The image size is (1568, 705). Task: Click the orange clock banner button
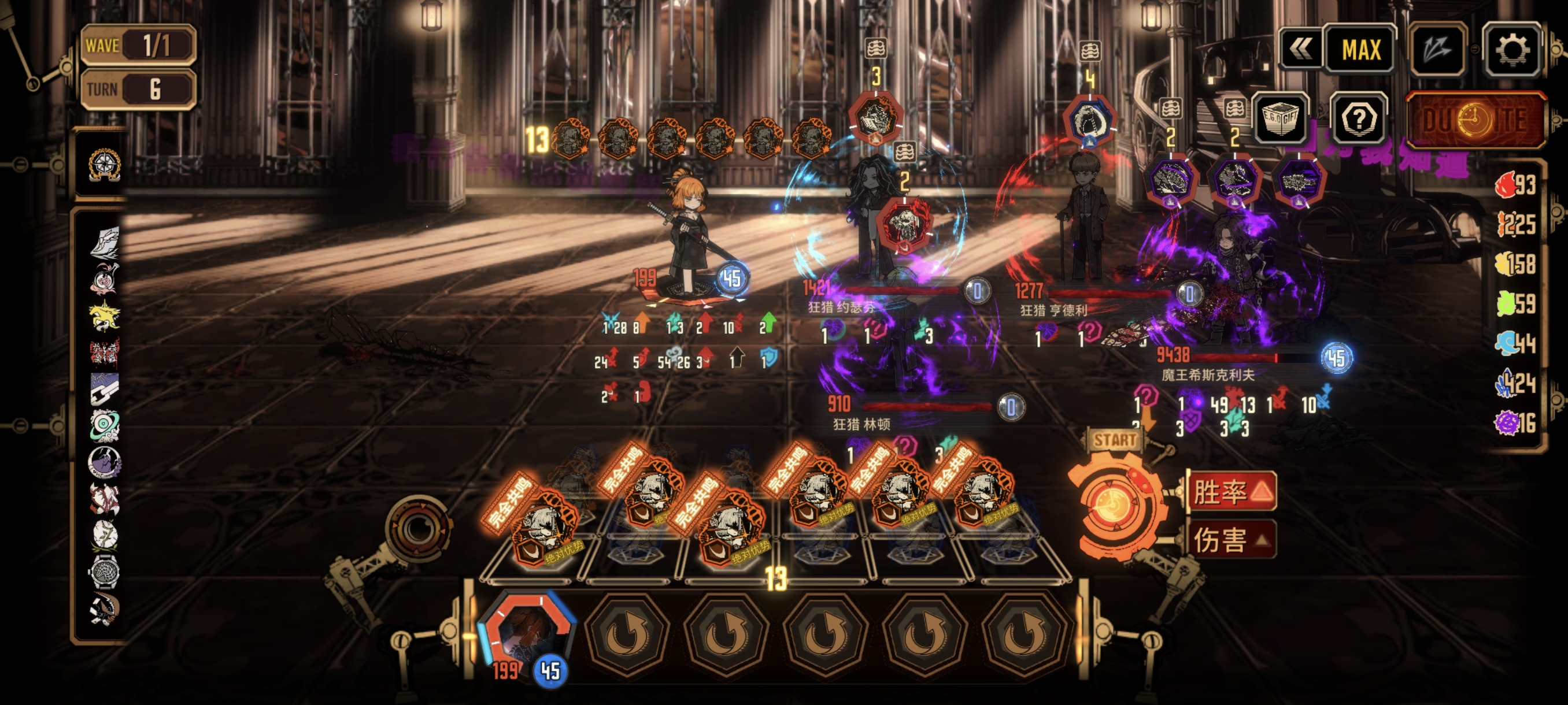1475,120
